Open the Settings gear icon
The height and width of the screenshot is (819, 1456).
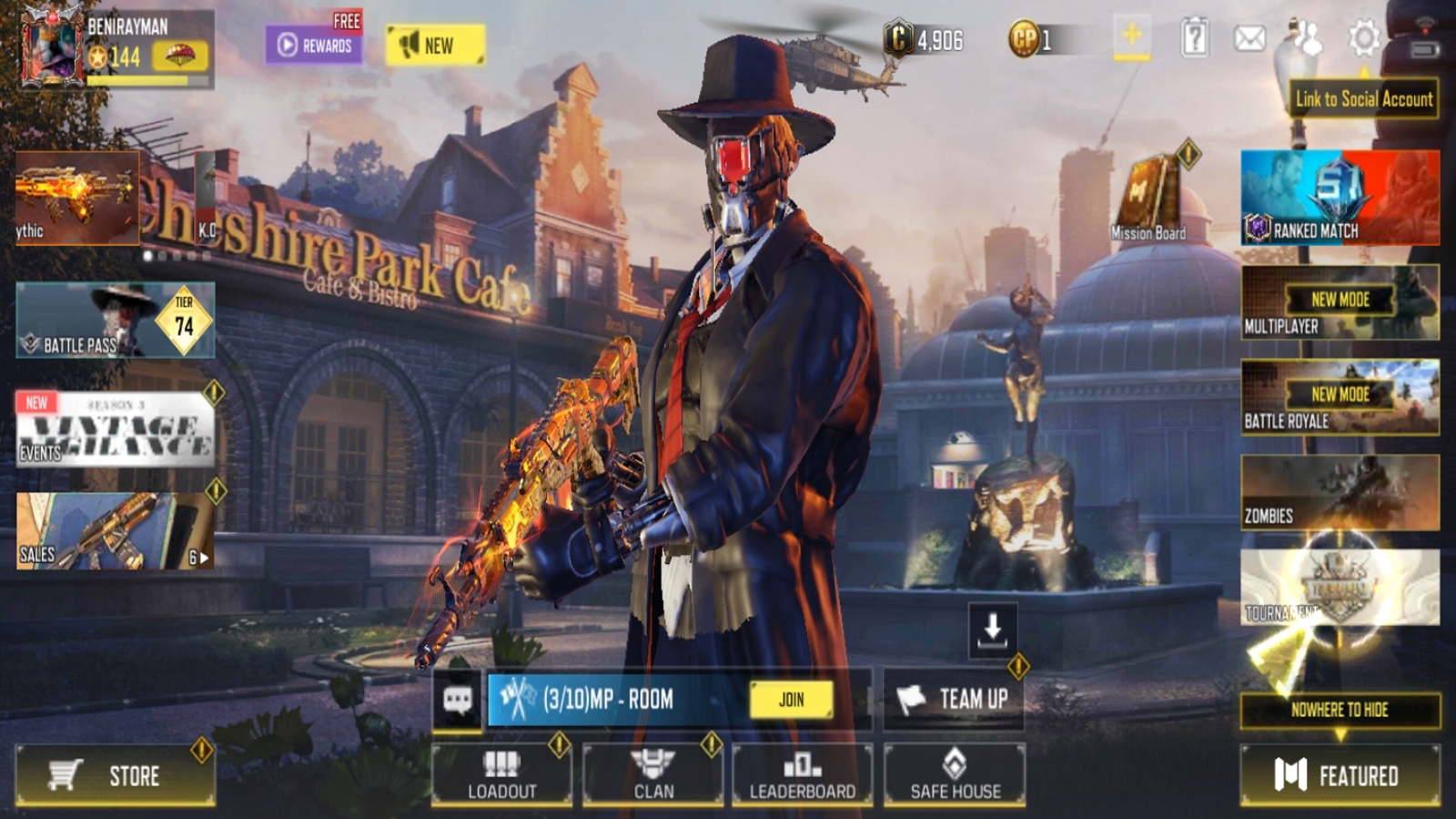[x=1363, y=38]
